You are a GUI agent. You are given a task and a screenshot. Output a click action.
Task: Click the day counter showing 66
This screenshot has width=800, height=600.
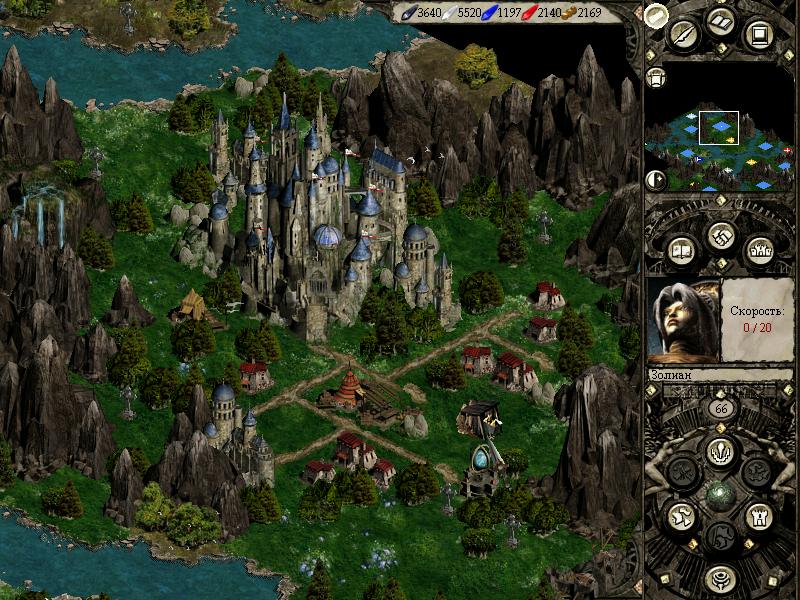719,409
